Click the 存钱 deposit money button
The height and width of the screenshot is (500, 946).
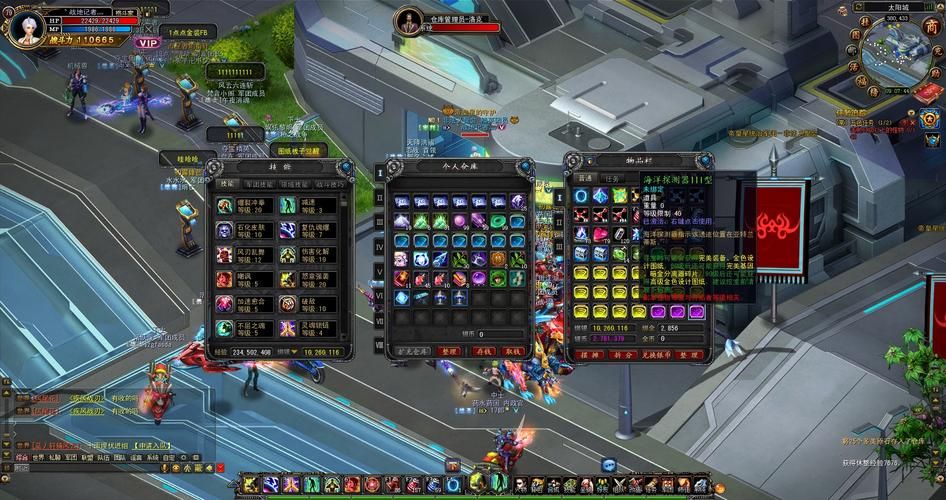(x=483, y=352)
